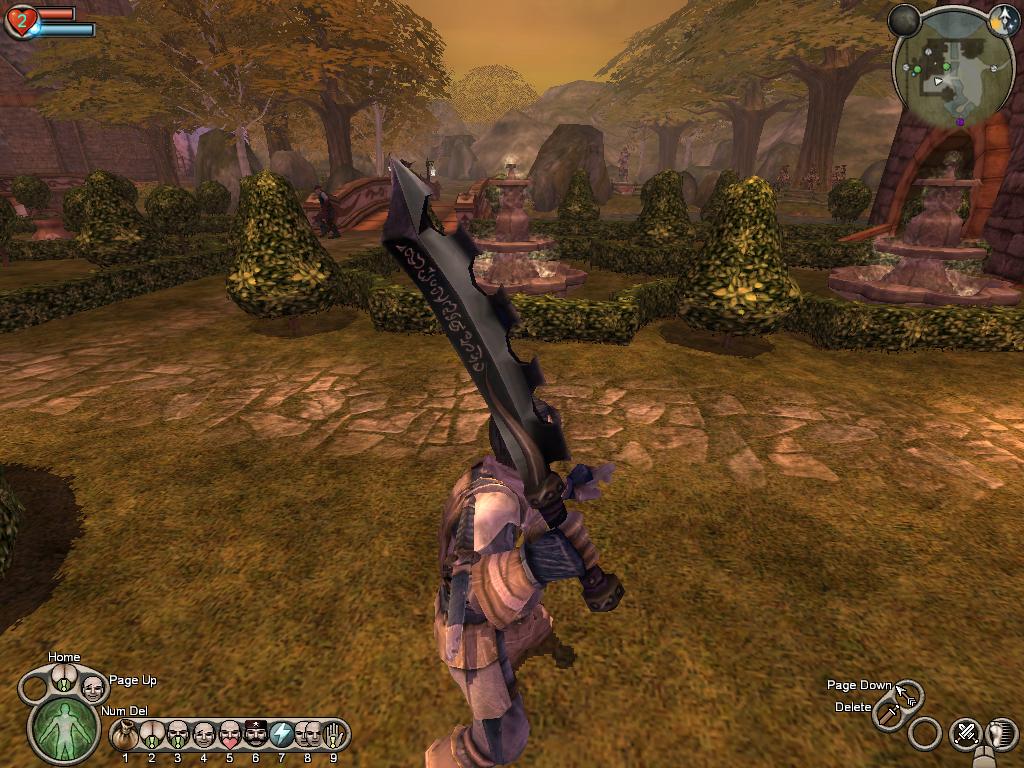Select the arrow ranged weapon icon
The image size is (1024, 768).
[x=908, y=693]
